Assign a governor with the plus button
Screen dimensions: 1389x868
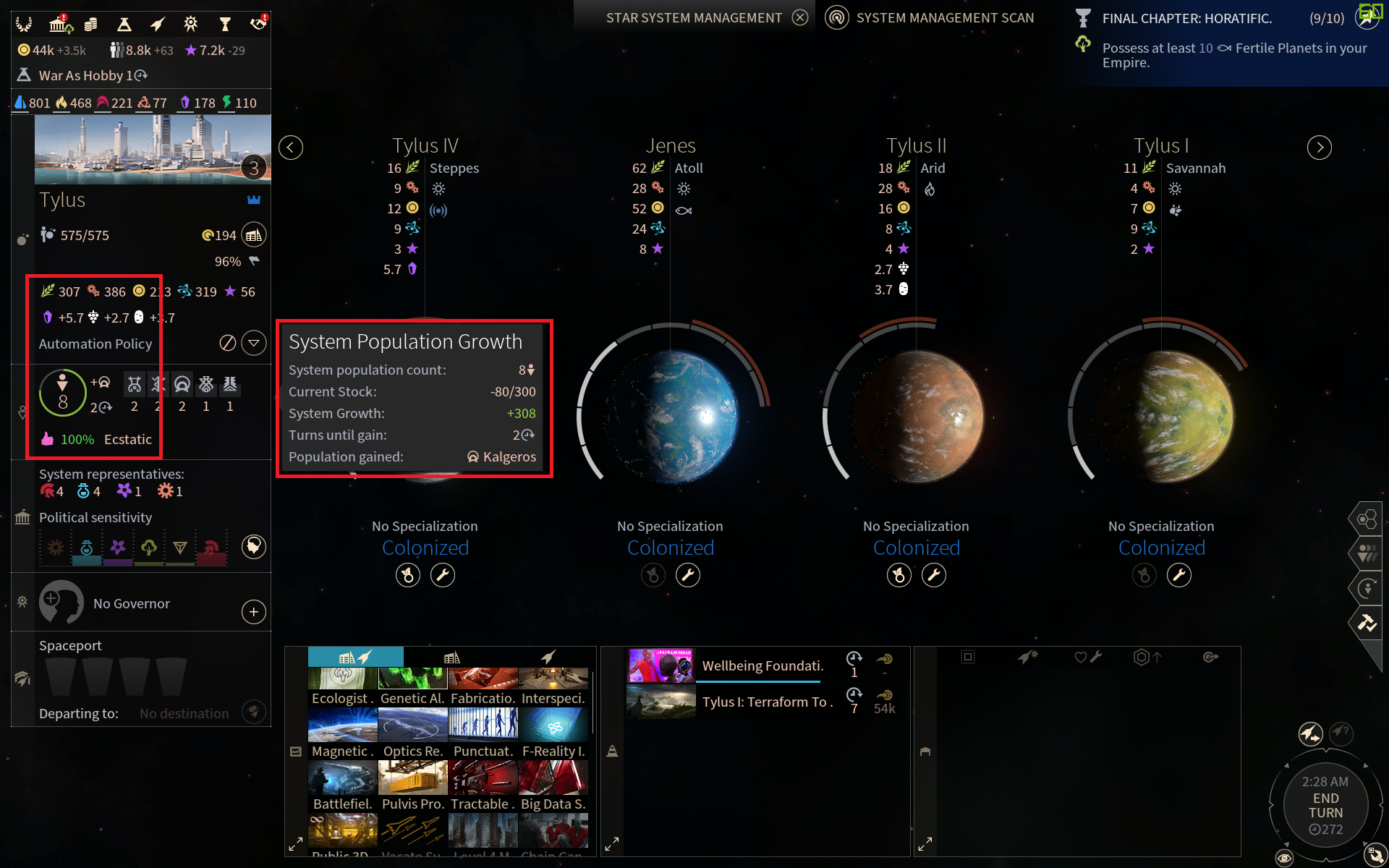(x=253, y=612)
